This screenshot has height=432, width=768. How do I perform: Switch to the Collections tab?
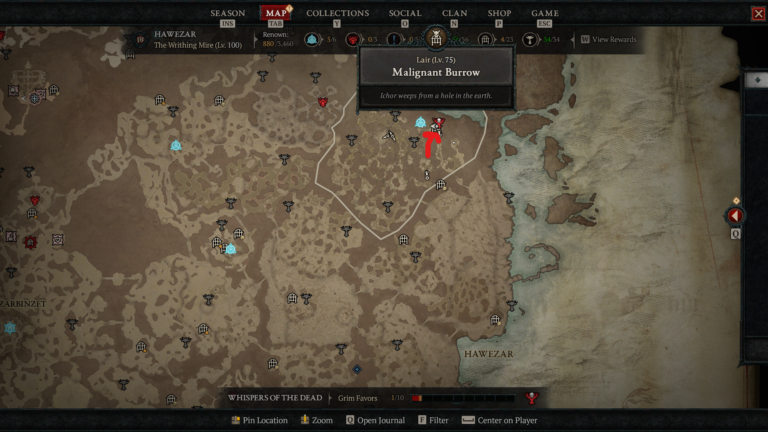(337, 13)
